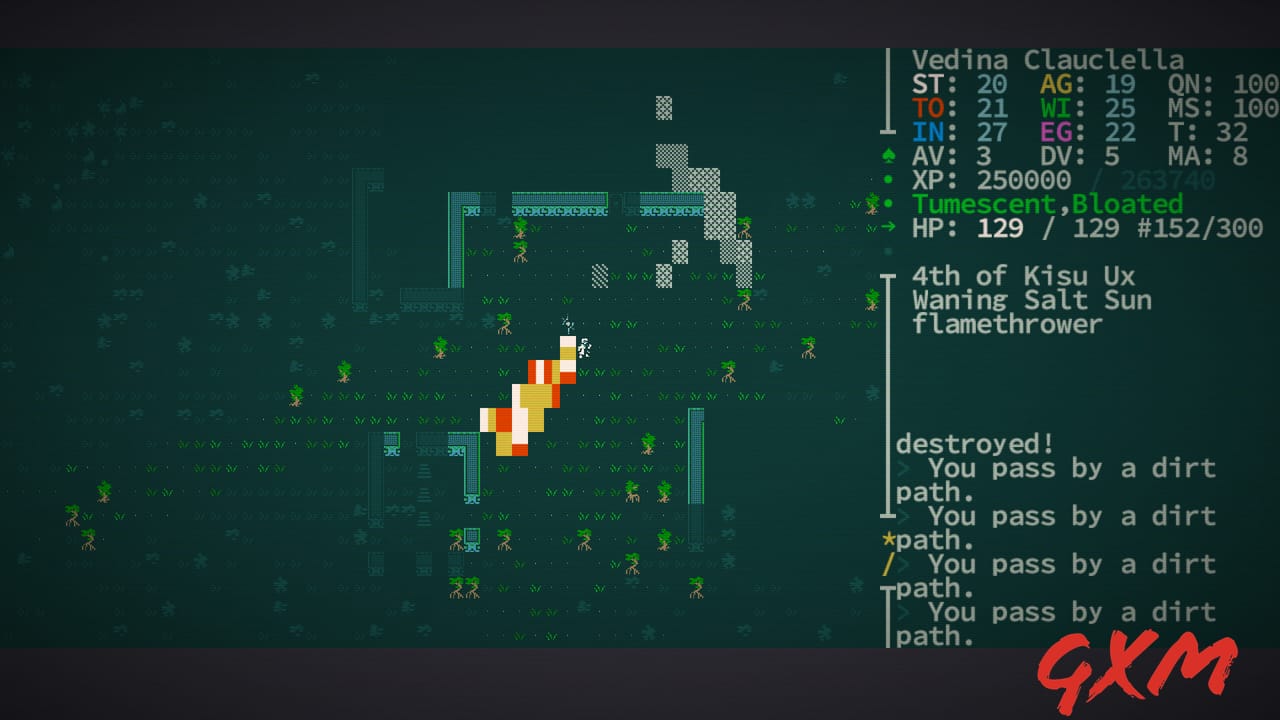This screenshot has height=720, width=1280.
Task: Select a patch of green grass near the player
Action: pos(615,371)
